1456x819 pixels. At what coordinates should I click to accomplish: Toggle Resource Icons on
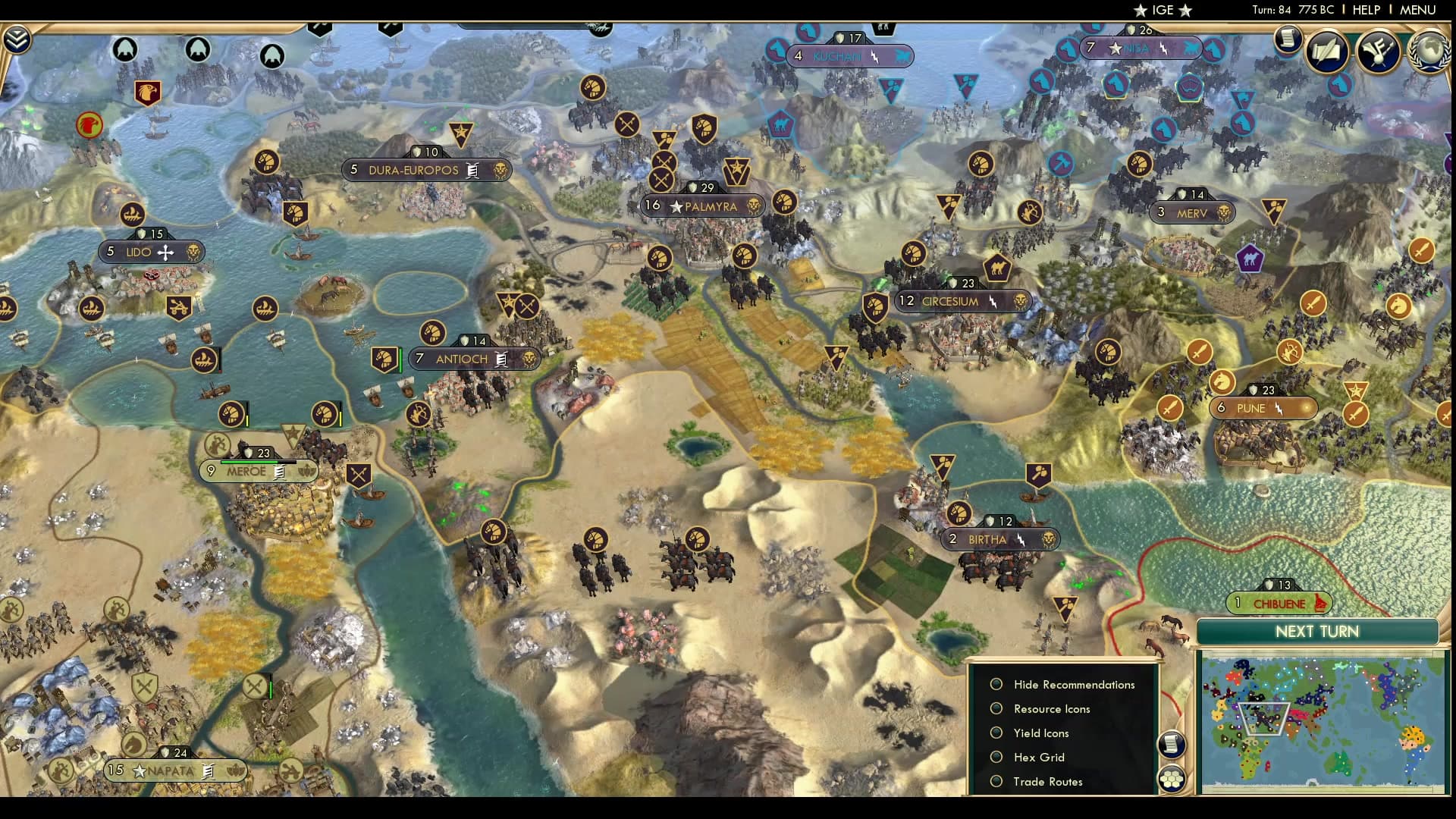[x=996, y=708]
